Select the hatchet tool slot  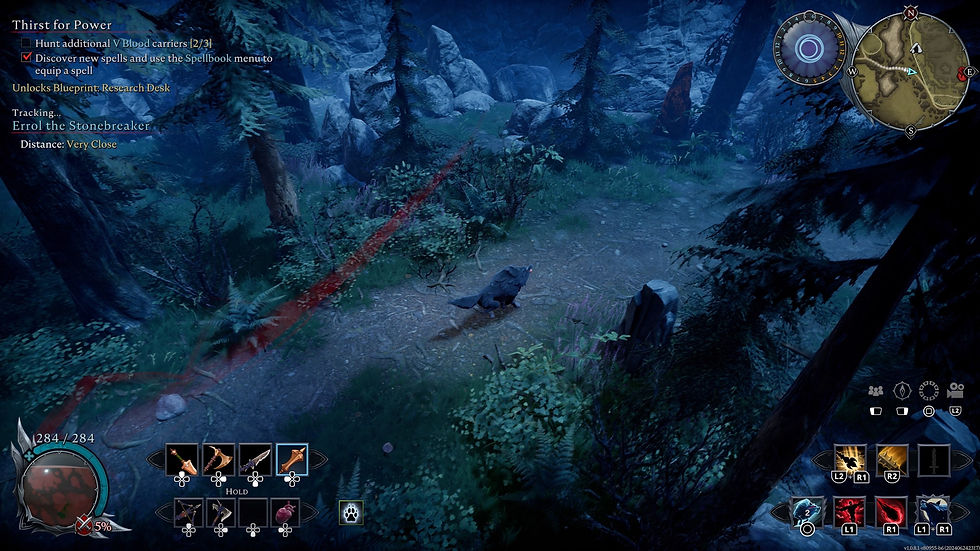click(221, 512)
